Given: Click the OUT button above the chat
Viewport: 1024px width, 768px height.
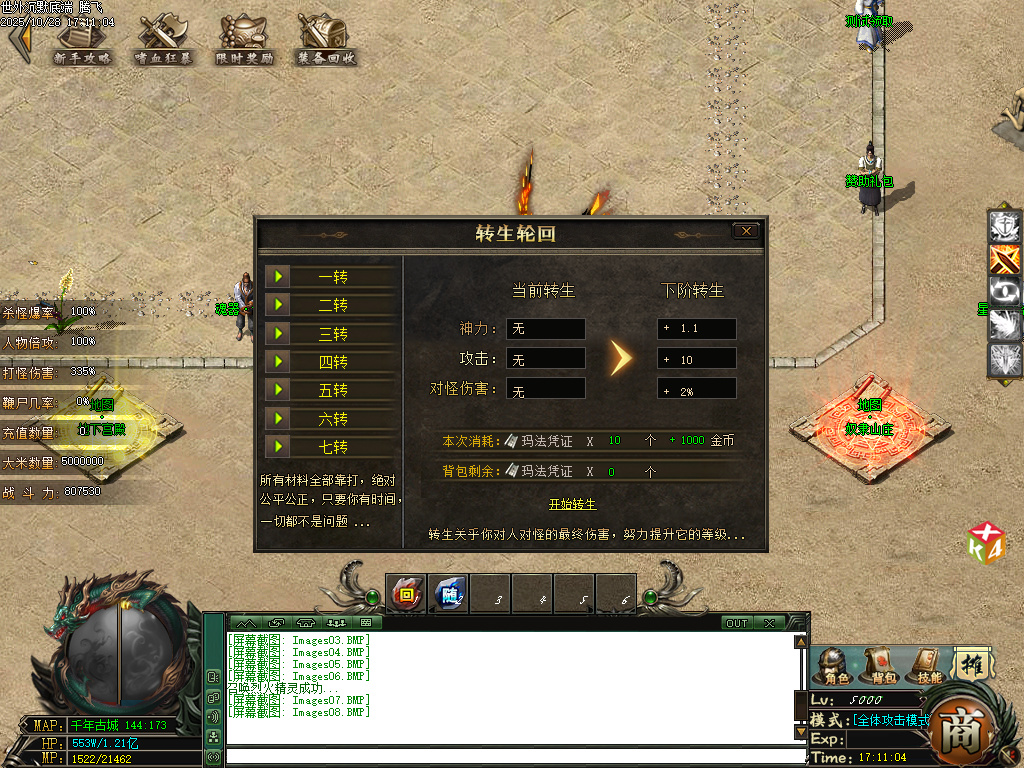Looking at the screenshot, I should pyautogui.click(x=736, y=623).
